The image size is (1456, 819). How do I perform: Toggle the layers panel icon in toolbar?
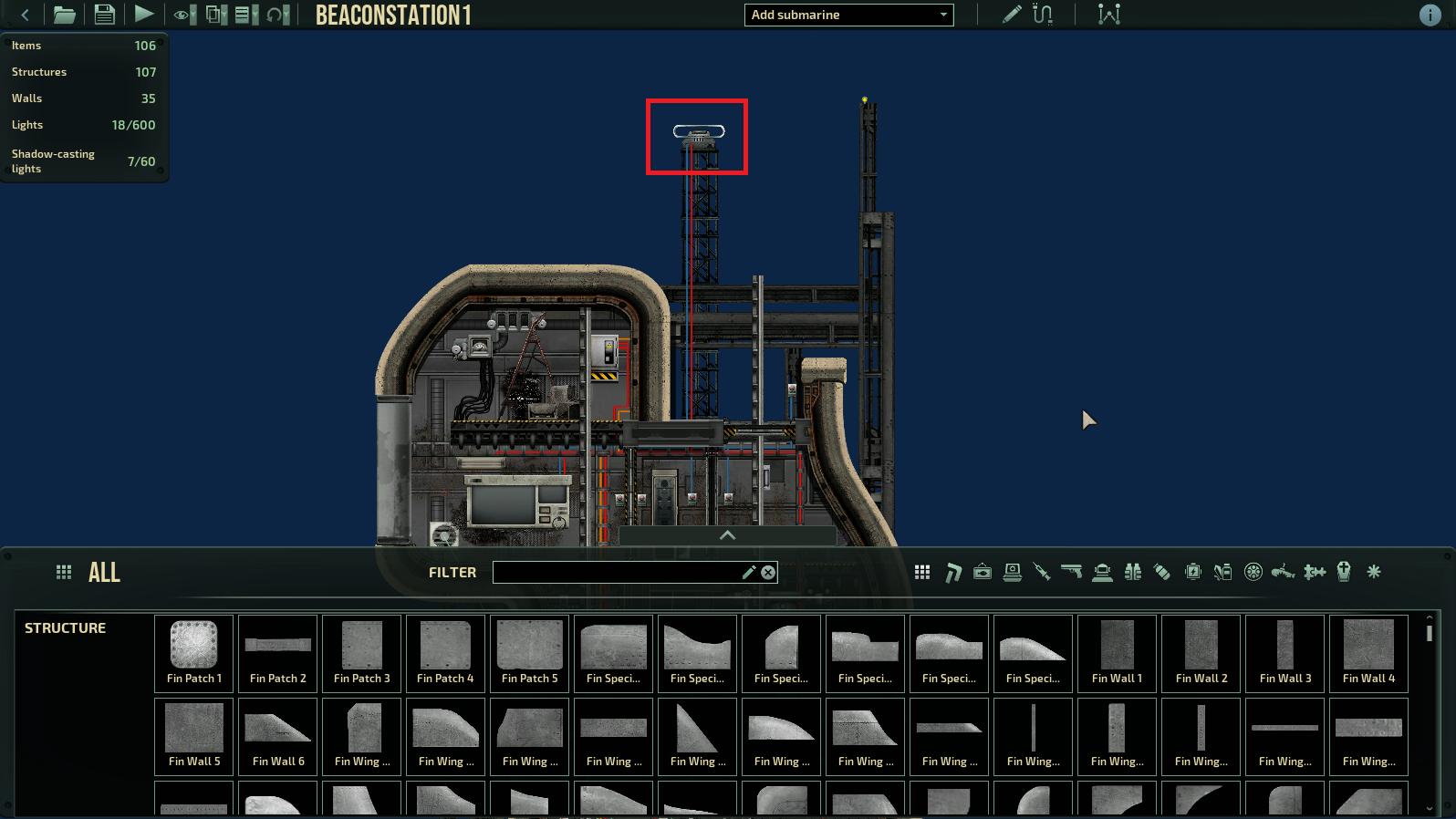(213, 15)
